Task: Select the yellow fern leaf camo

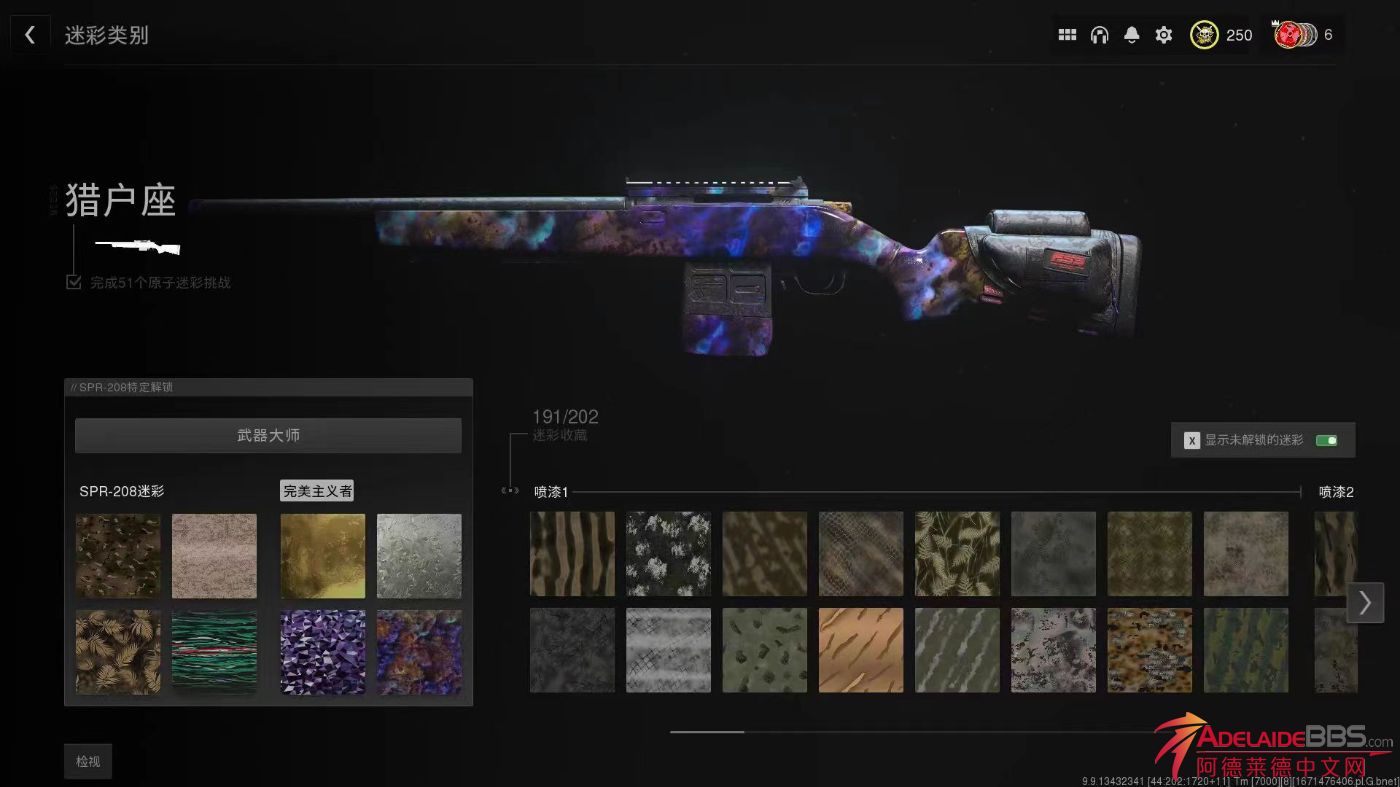Action: (x=957, y=554)
